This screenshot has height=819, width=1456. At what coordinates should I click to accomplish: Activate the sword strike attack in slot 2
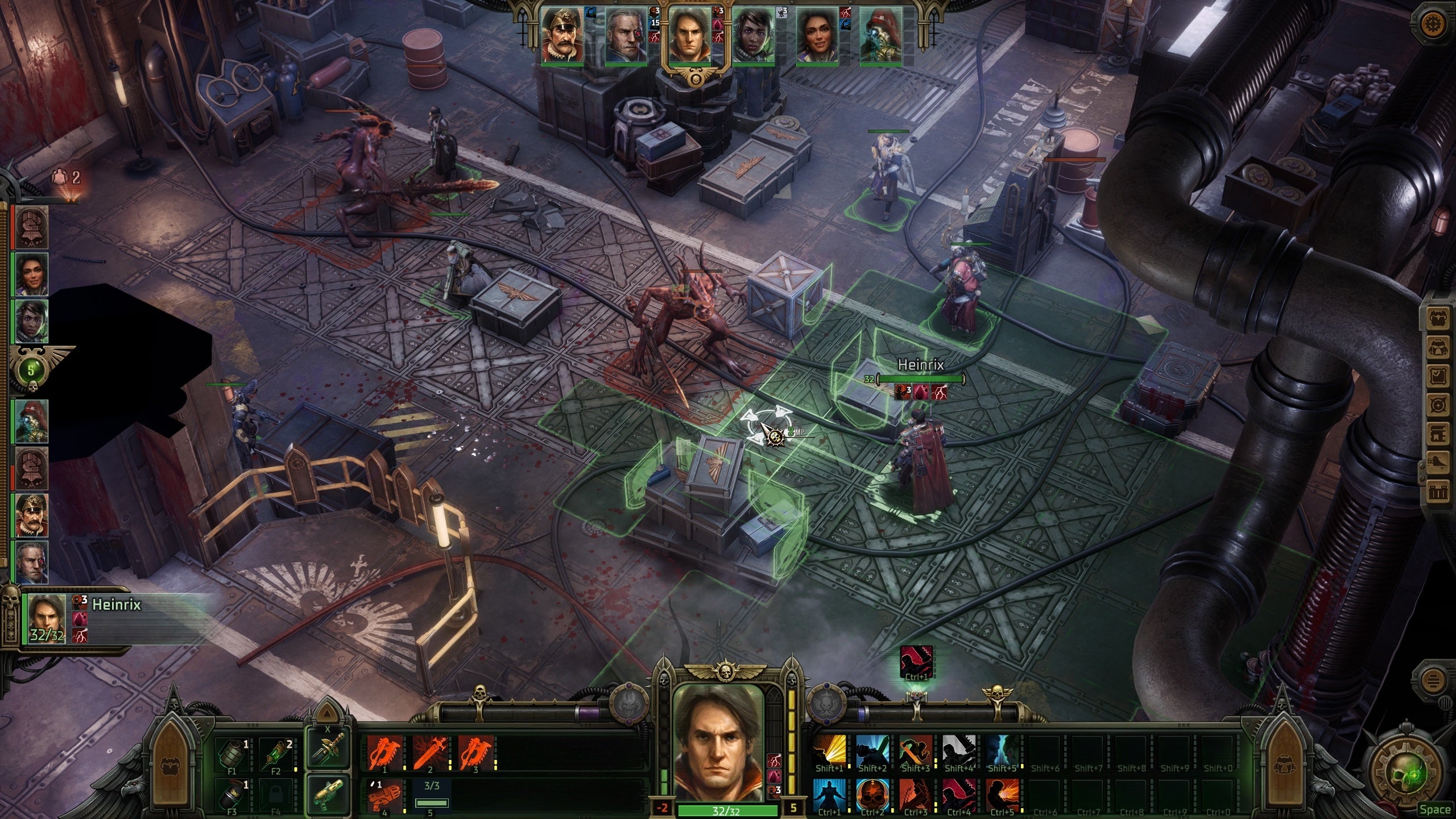click(430, 752)
